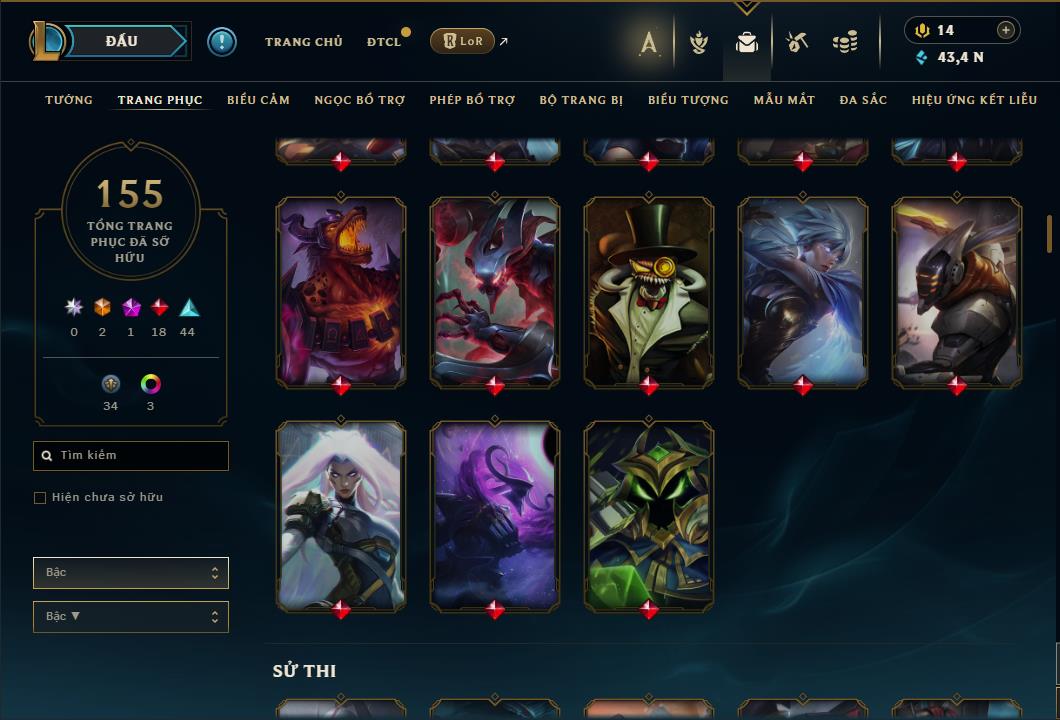Switch to the TƯỚNG tab
The image size is (1060, 720).
(69, 100)
